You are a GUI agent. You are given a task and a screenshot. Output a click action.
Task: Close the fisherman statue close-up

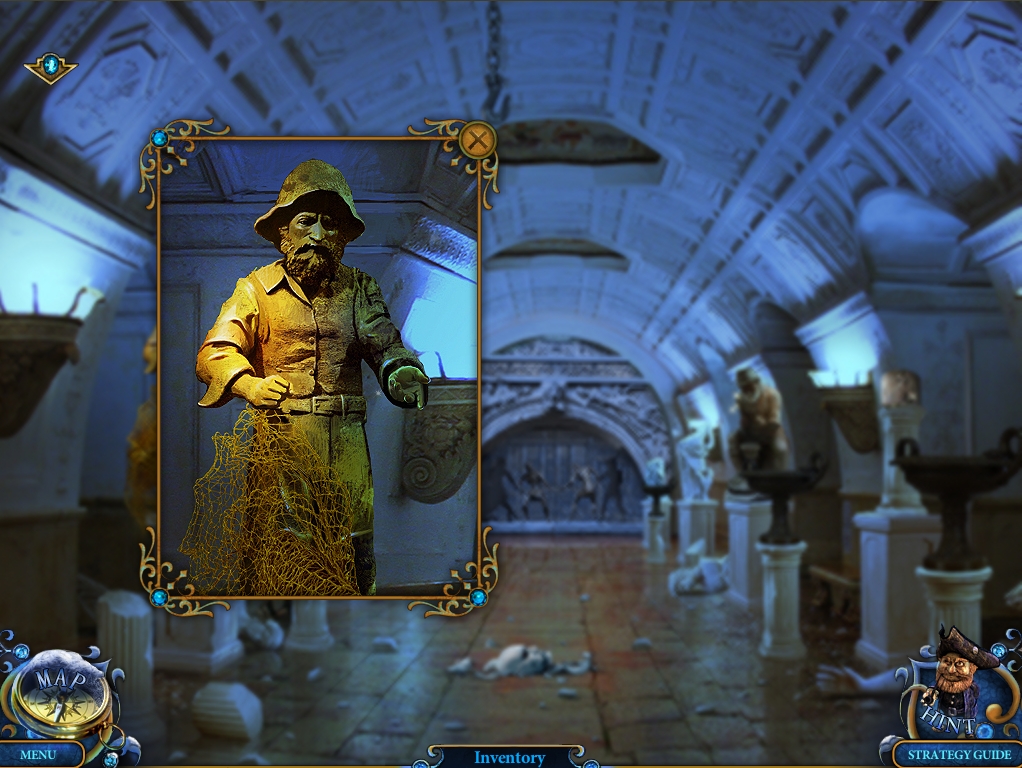(479, 140)
